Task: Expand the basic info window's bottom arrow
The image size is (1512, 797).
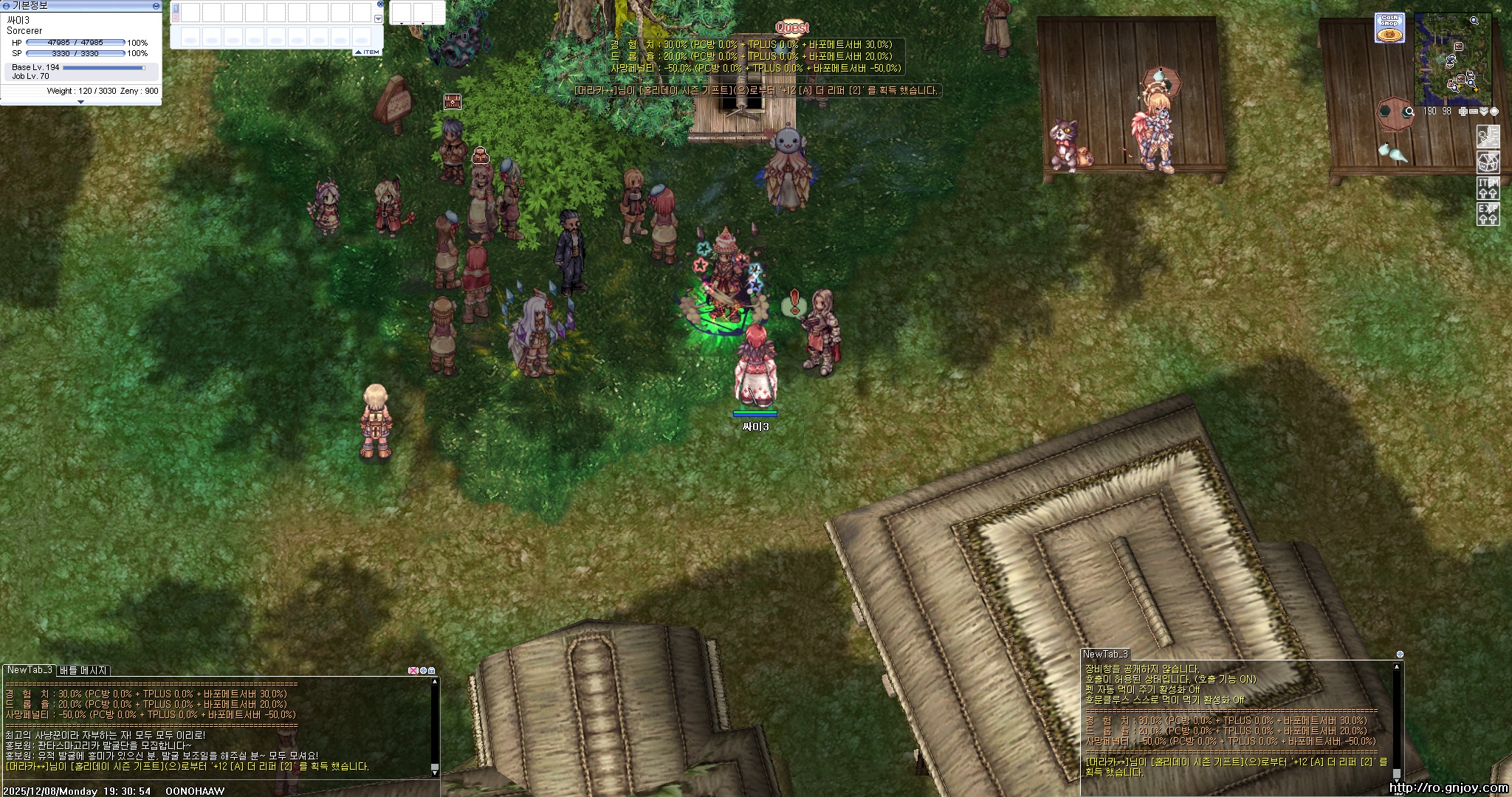Action: coord(80,102)
